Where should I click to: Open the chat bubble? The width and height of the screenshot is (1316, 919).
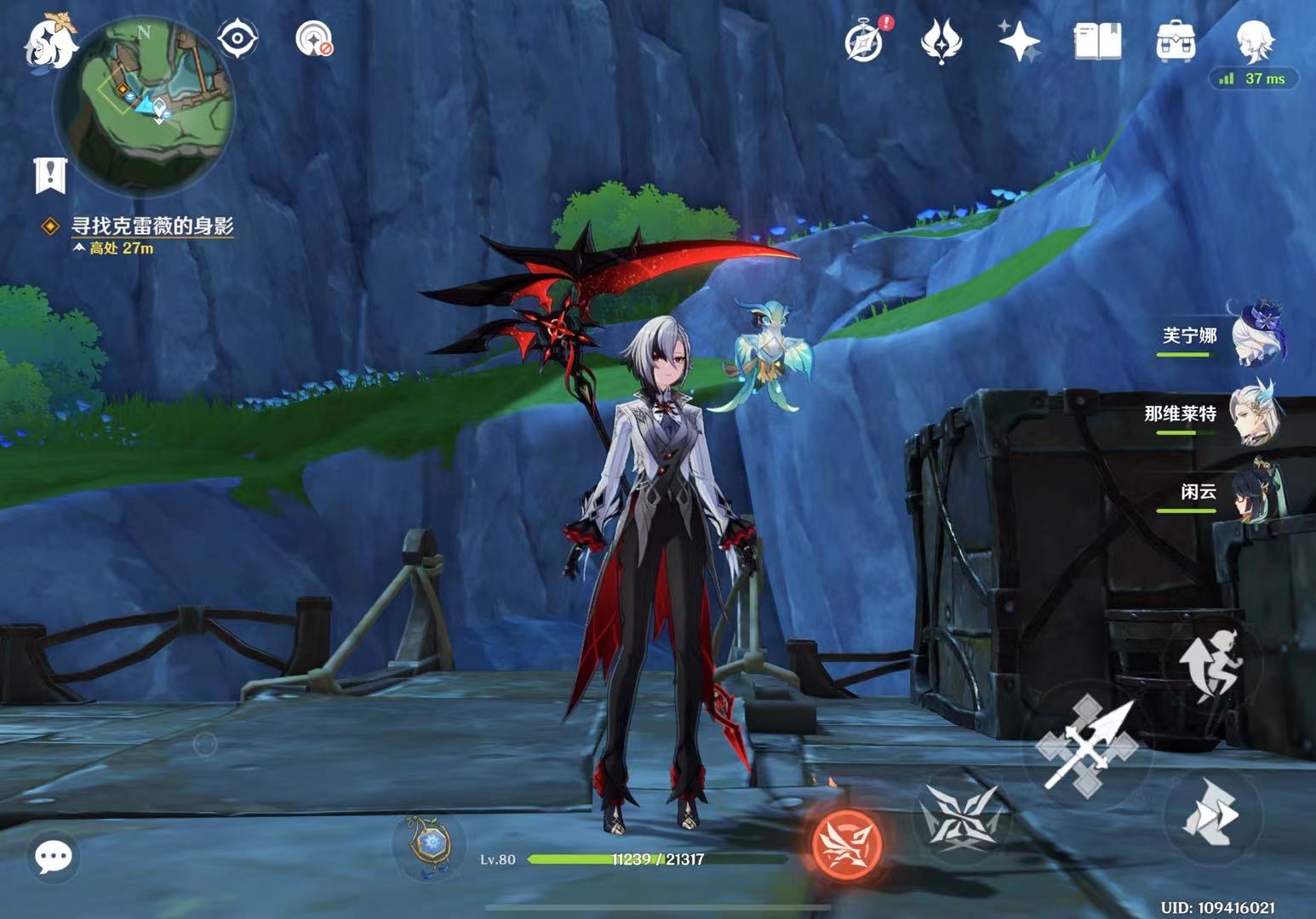pos(54,856)
